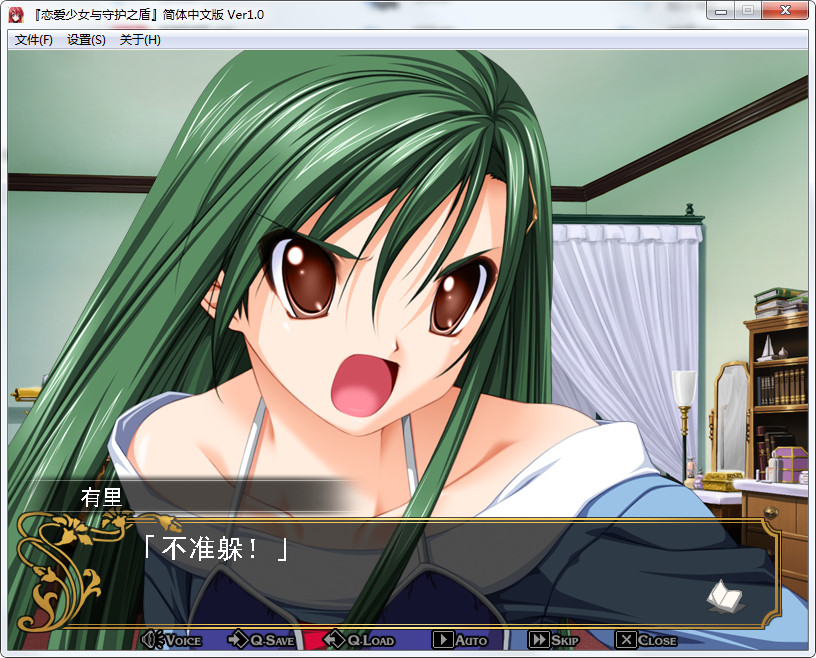Viewport: 816px width, 658px height.
Task: Click the open book icon in dialogue box
Action: pos(725,597)
